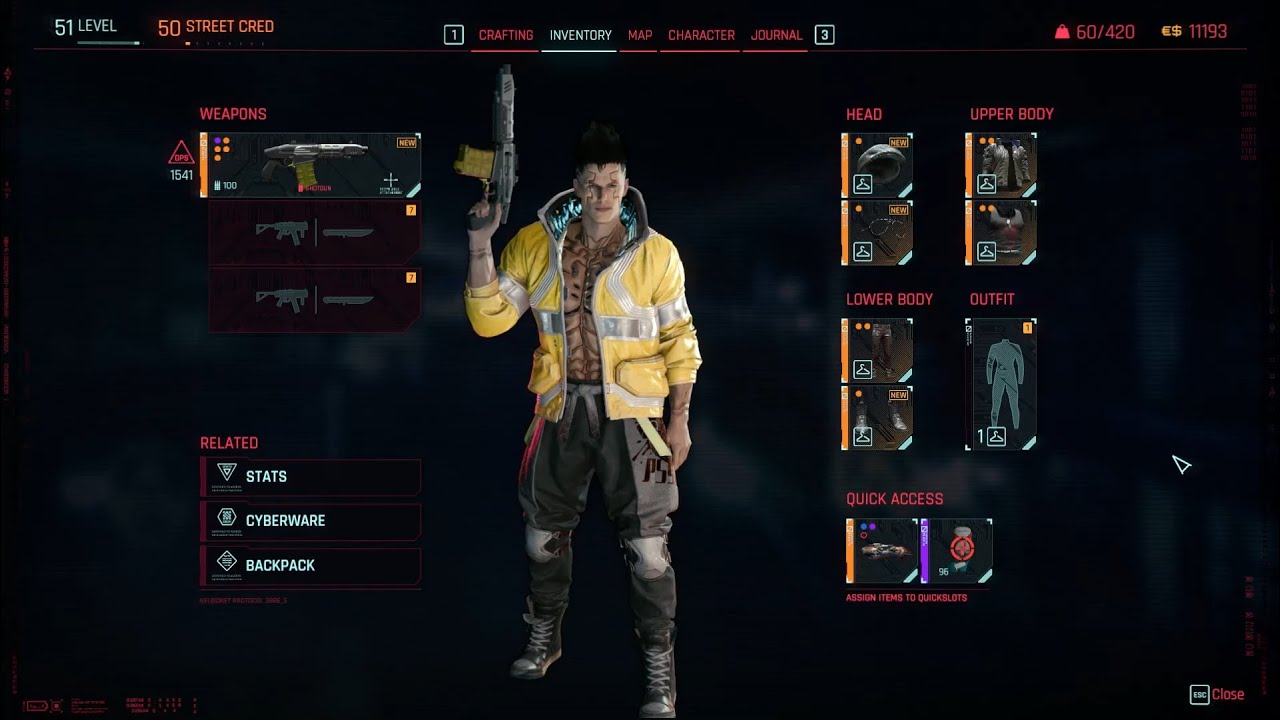Choose the boots slot
Image resolution: width=1280 pixels, height=720 pixels.
[877, 418]
